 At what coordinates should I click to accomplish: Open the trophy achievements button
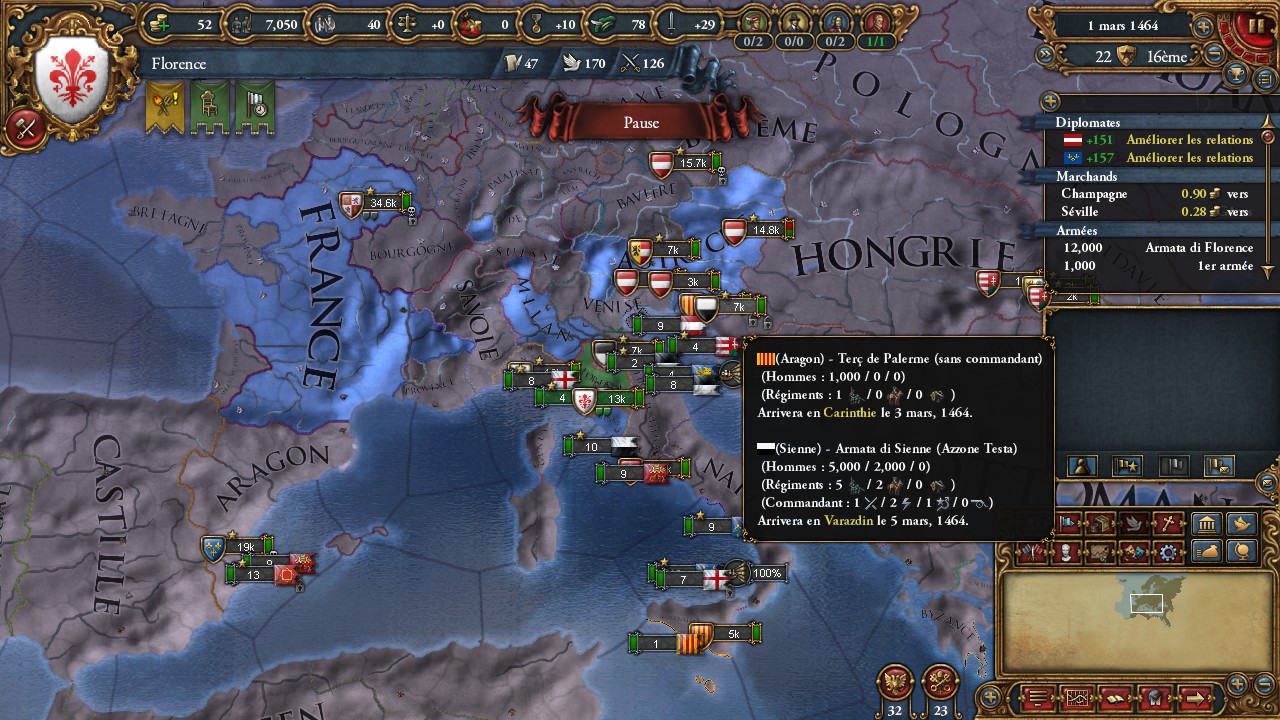[1237, 74]
